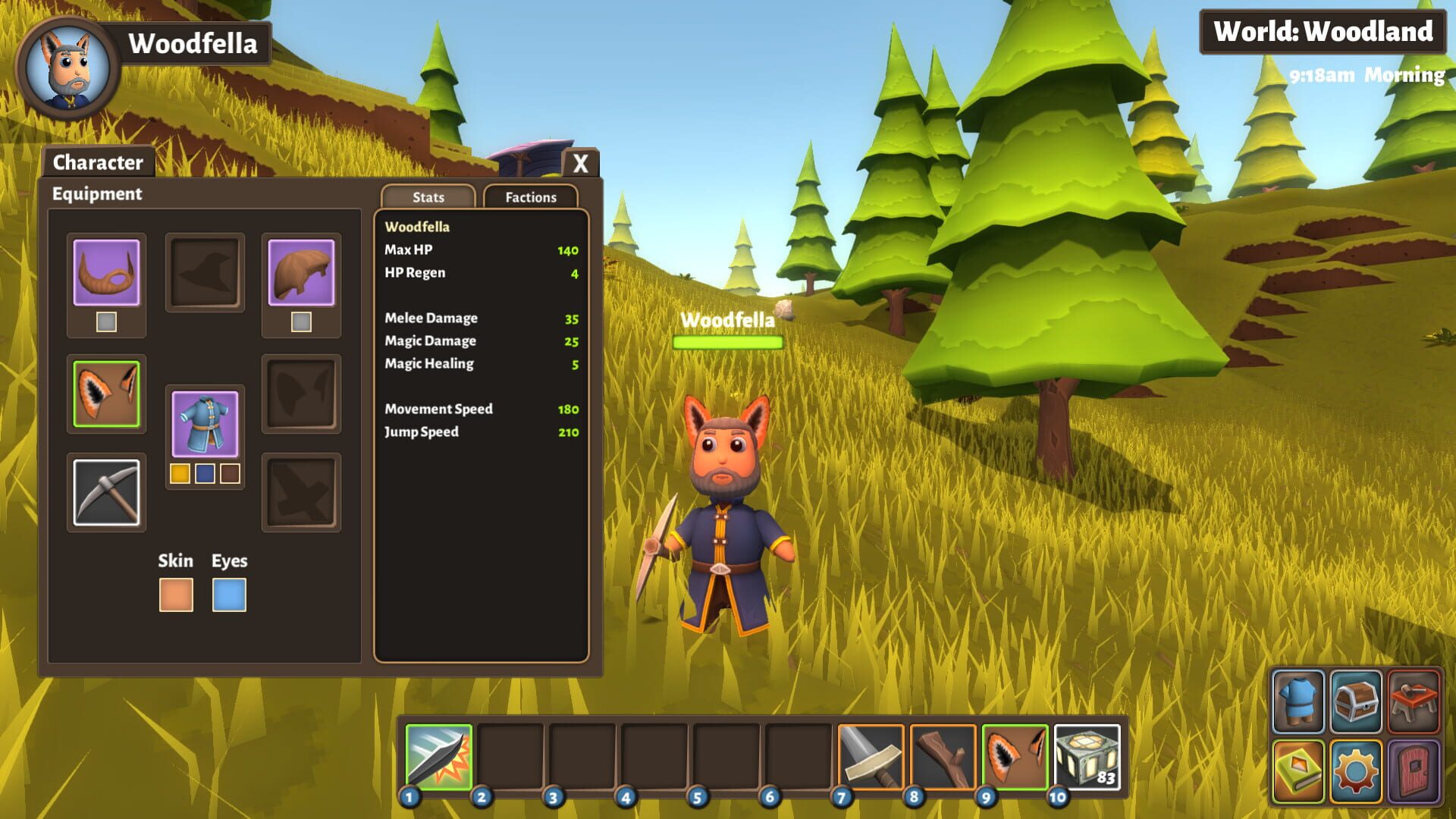Viewport: 1456px width, 819px height.
Task: Select the fox ears equipment slot
Action: [105, 394]
